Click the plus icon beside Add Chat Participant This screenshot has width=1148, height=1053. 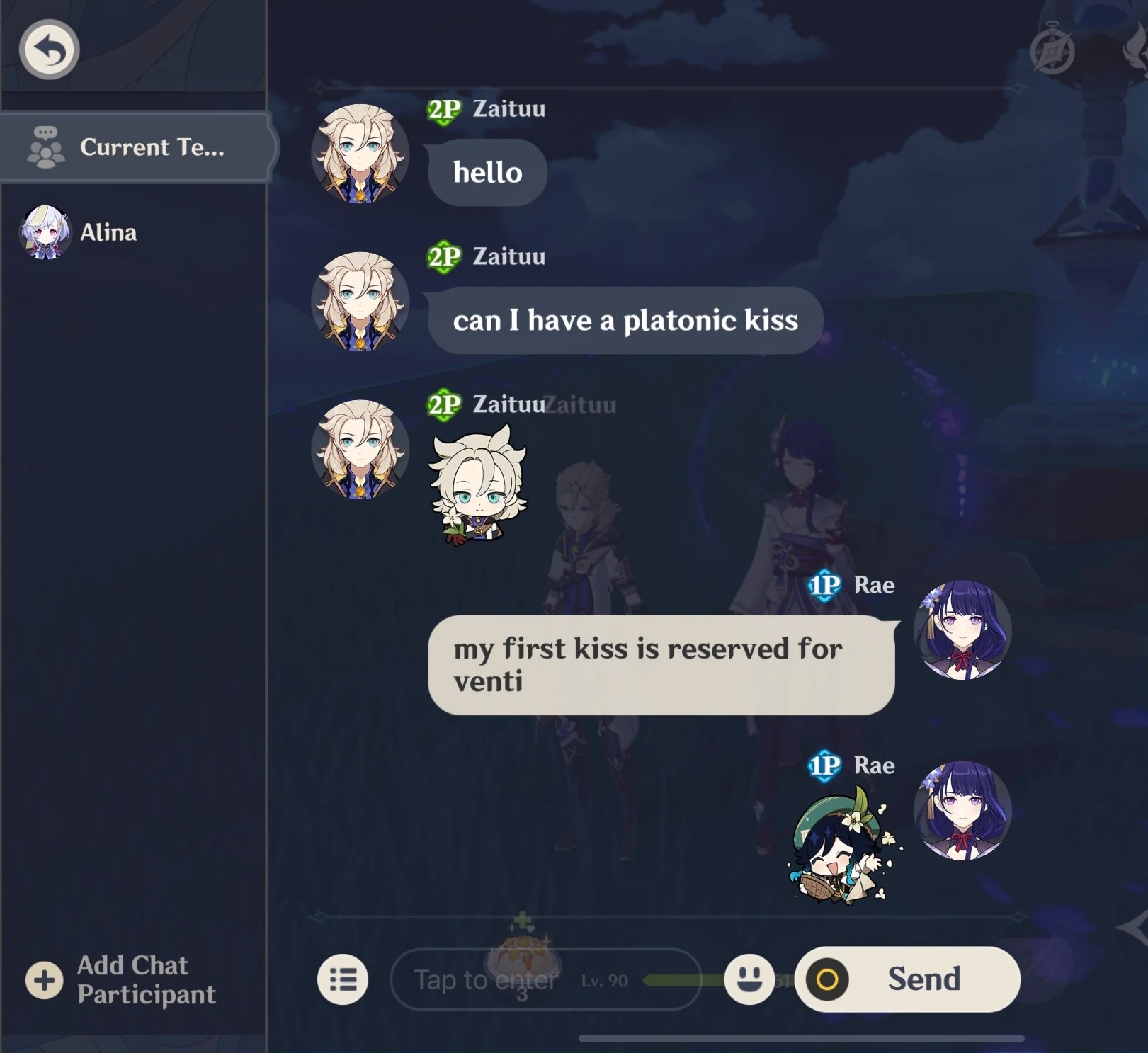click(44, 980)
